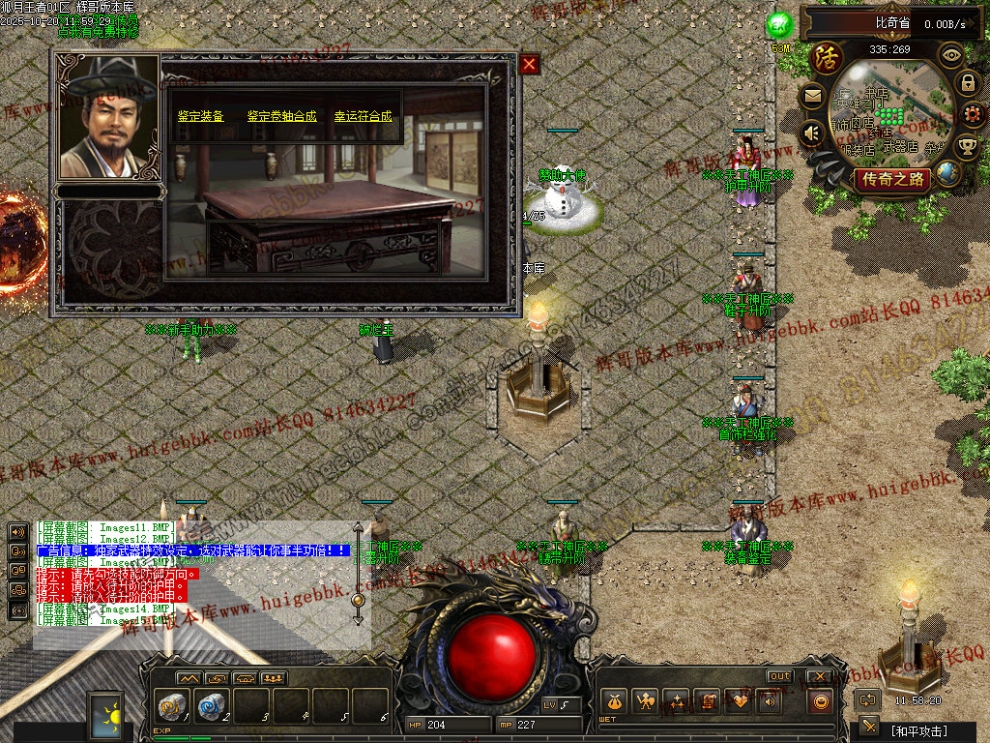Open the bag icon in the bottom bar
The width and height of the screenshot is (990, 743).
click(x=614, y=702)
